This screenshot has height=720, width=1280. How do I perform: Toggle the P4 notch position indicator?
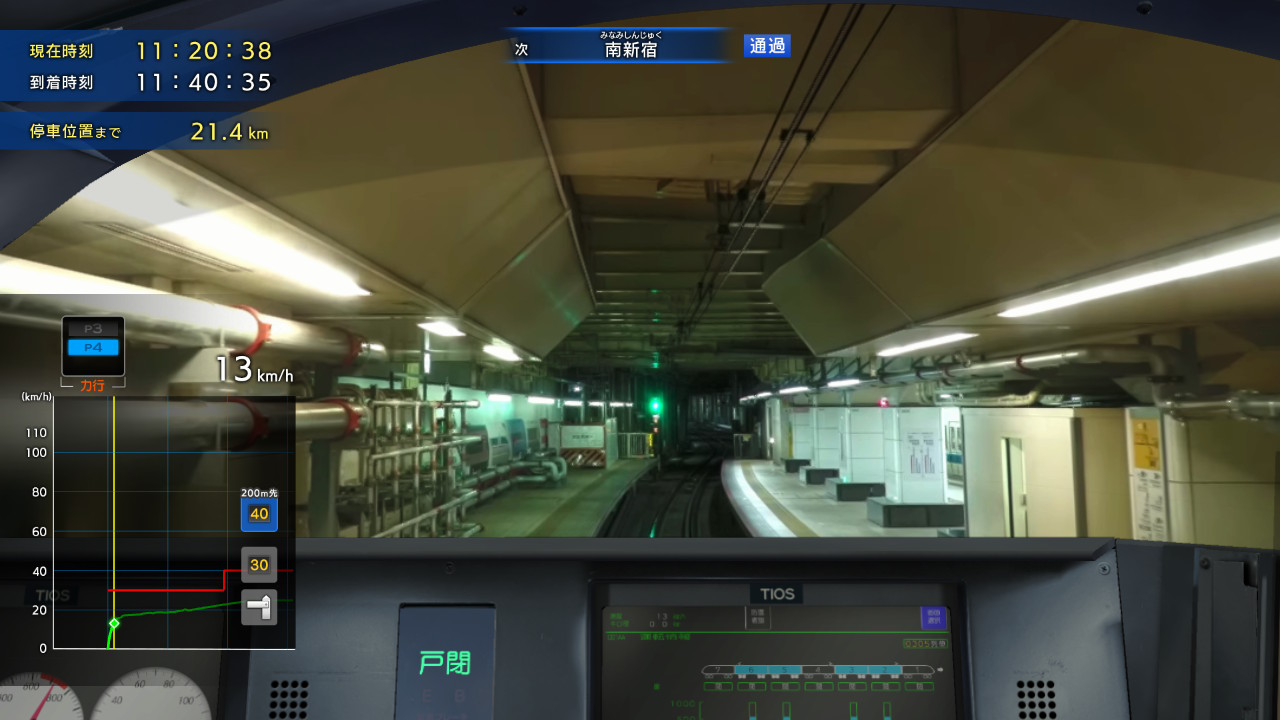(92, 349)
